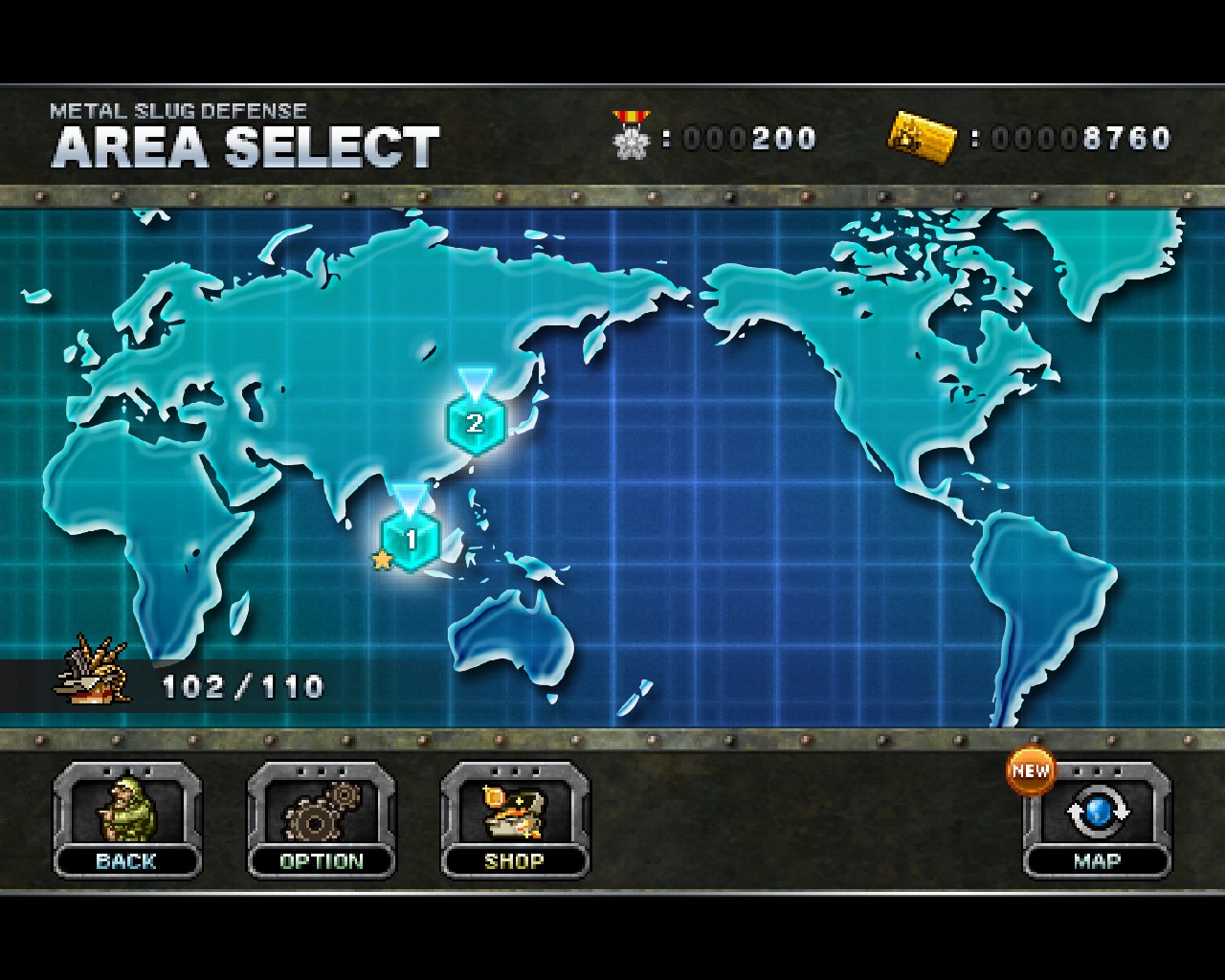Open the SHOP
The image size is (1225, 980).
click(514, 860)
